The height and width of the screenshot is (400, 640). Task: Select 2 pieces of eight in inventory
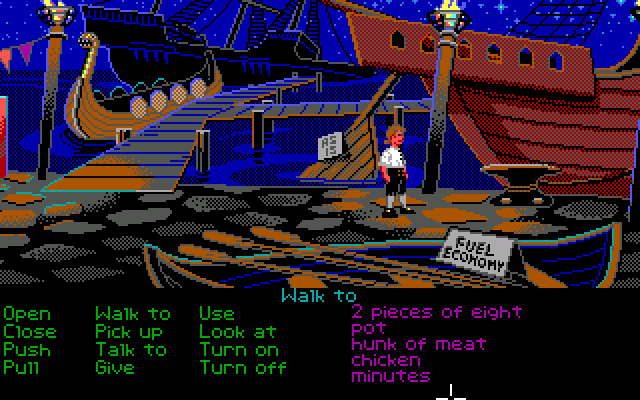437,312
